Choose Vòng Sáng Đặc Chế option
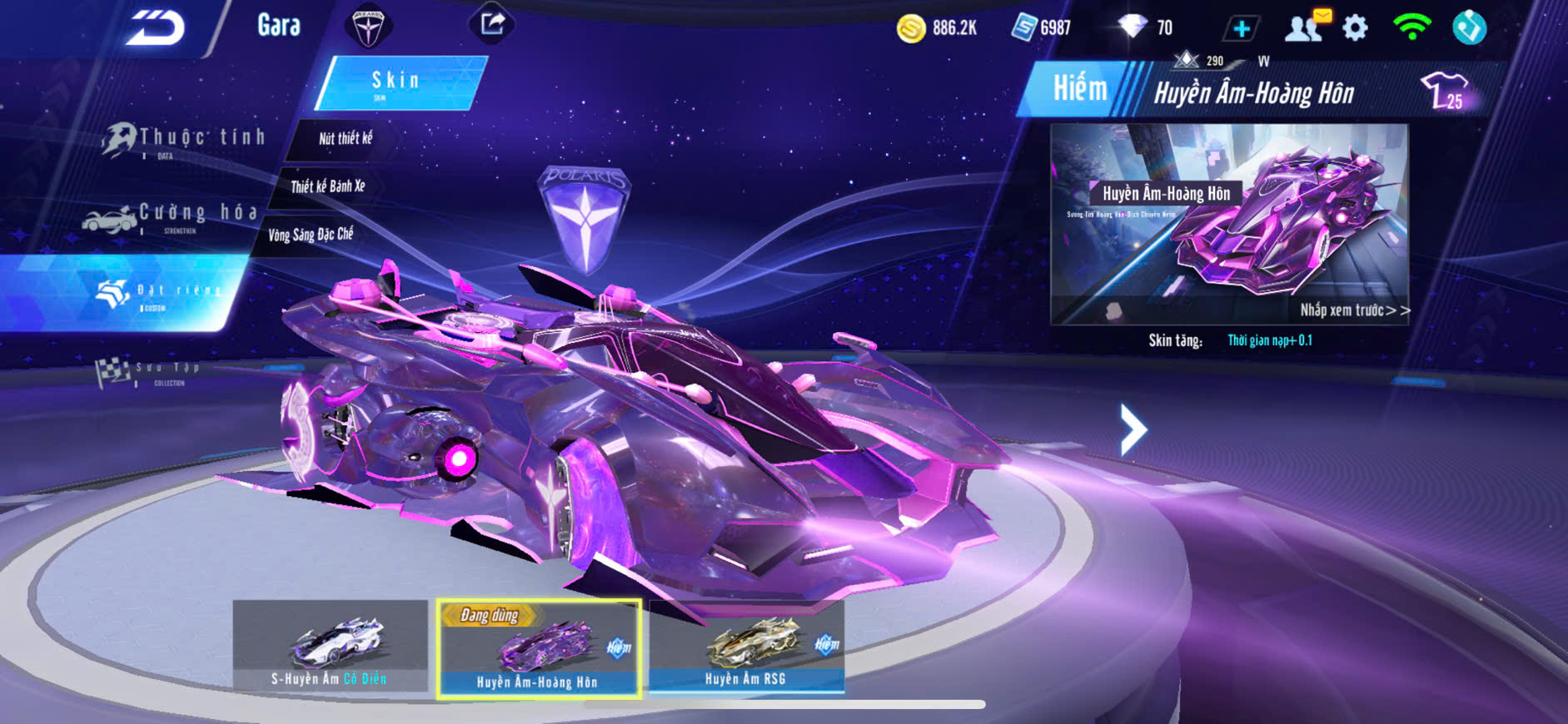This screenshot has width=1568, height=724. (310, 235)
